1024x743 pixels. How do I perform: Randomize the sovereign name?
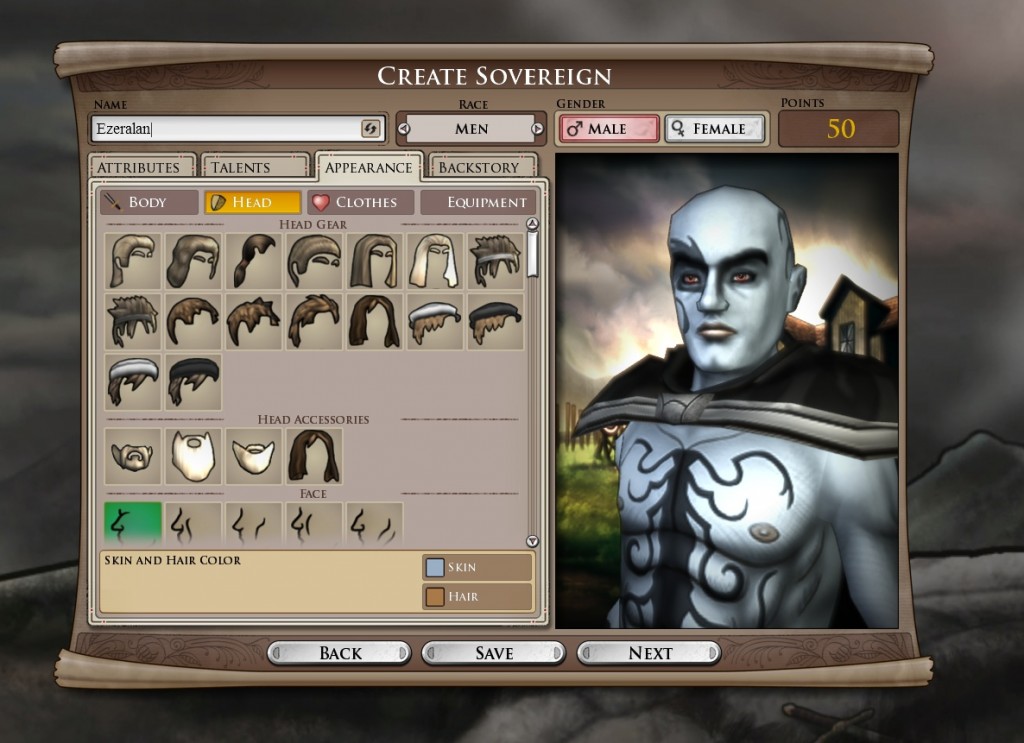[x=370, y=129]
